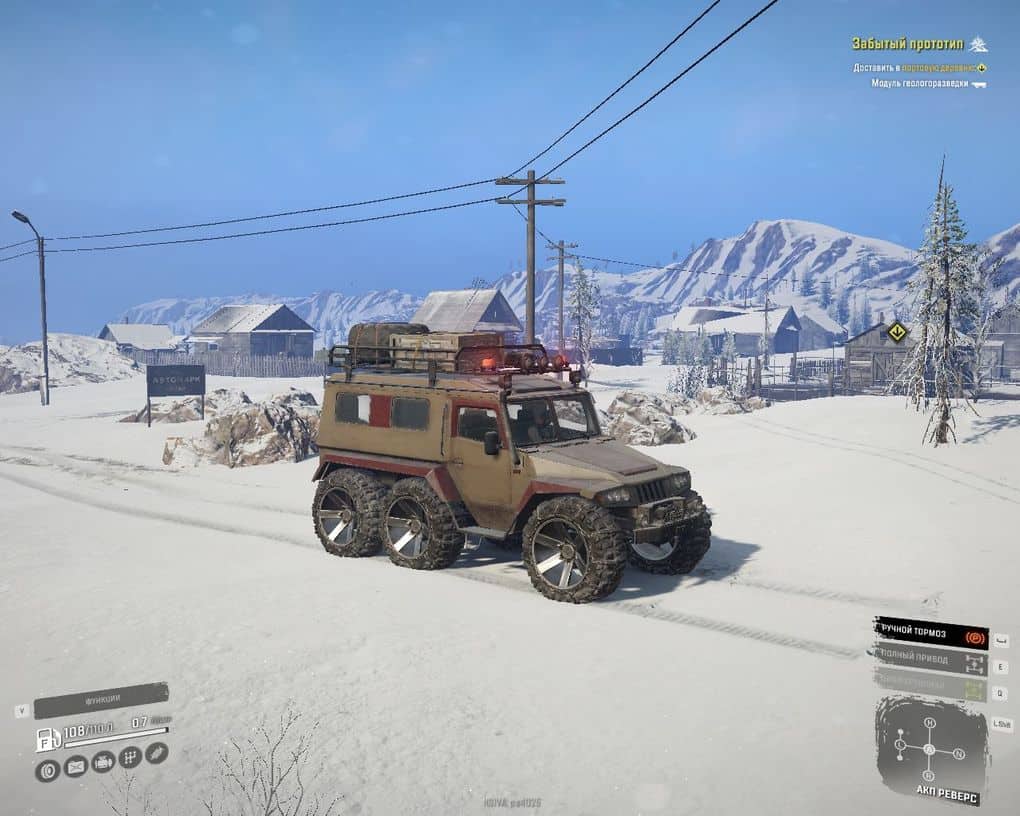Image resolution: width=1020 pixels, height=816 pixels.
Task: Select the wheel icon in functions row
Action: 47,770
